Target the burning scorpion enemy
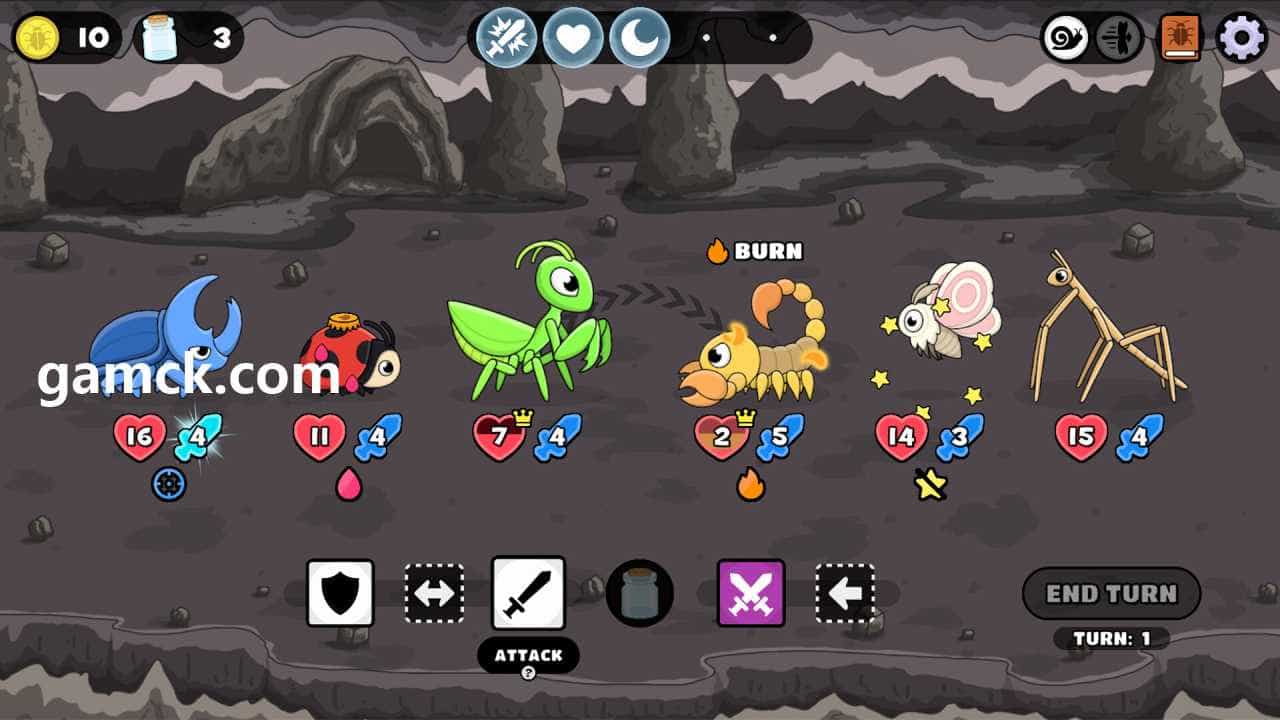Viewport: 1280px width, 720px height. coord(755,345)
